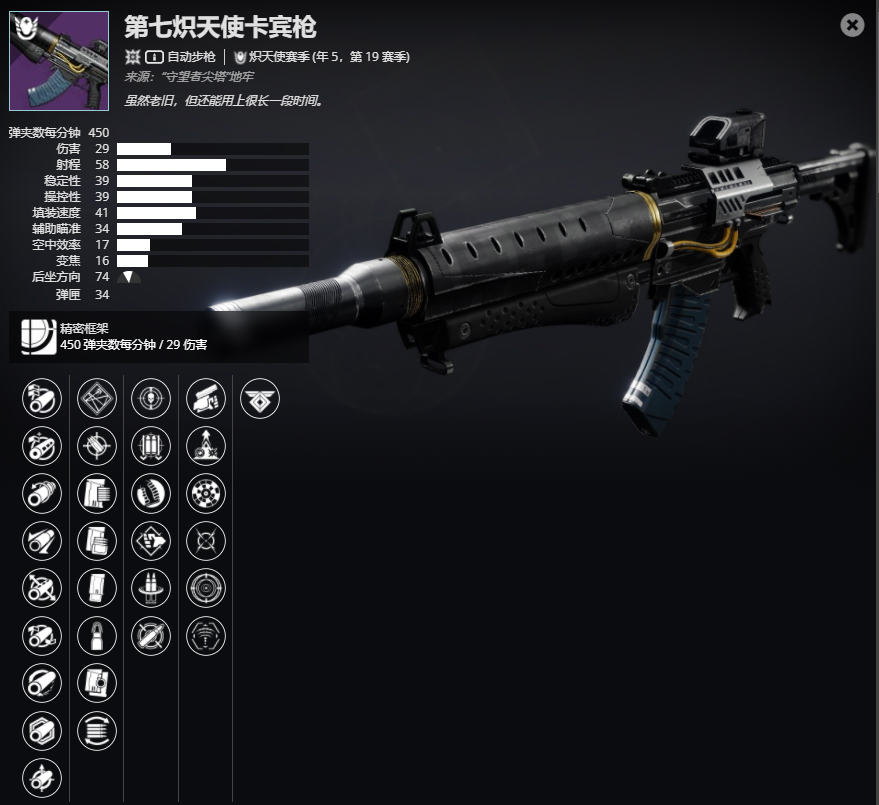Select the hexagon with signal waves perk

pyautogui.click(x=206, y=636)
